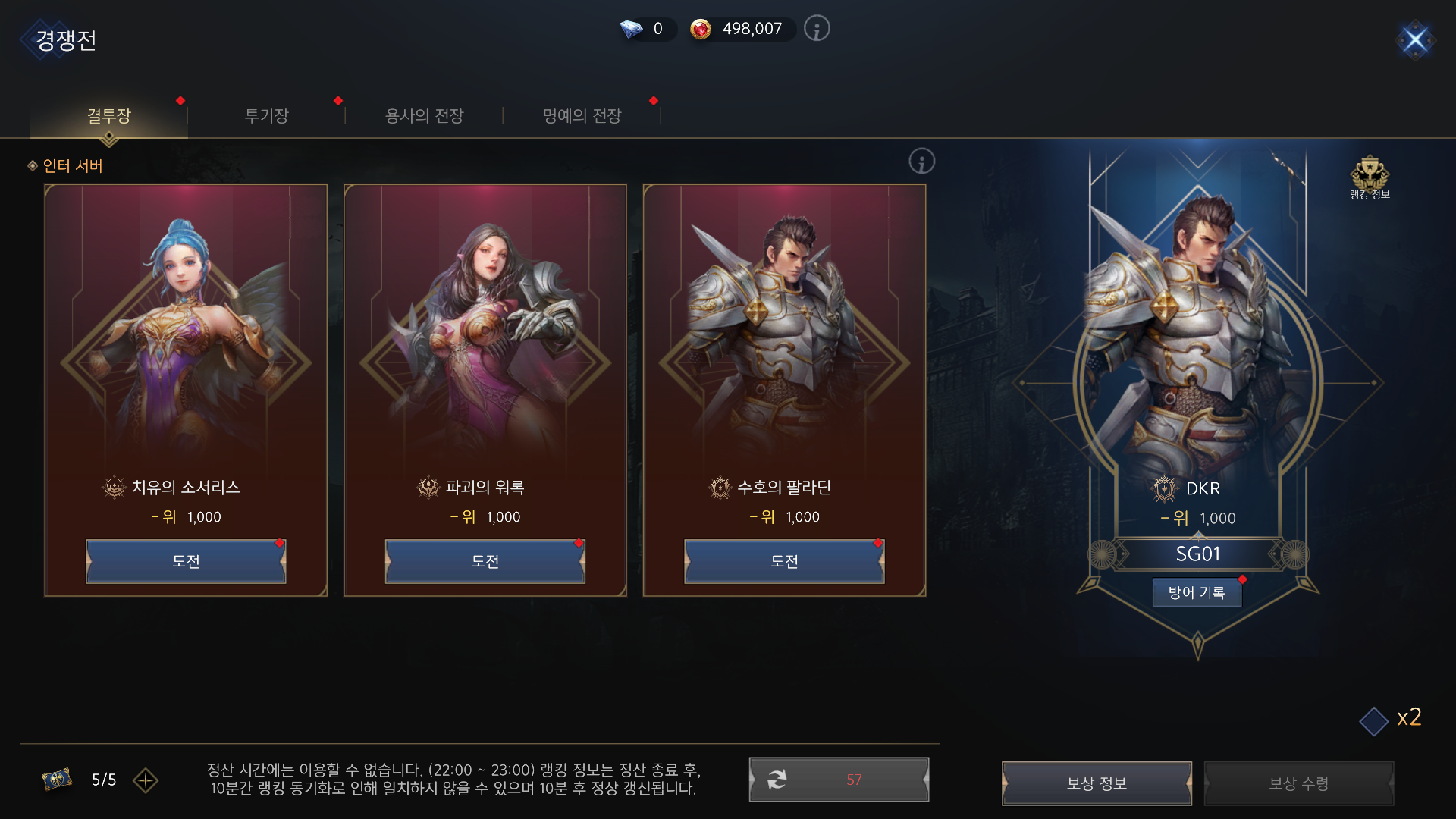
Task: Open the info icon beside the currency display
Action: click(817, 29)
